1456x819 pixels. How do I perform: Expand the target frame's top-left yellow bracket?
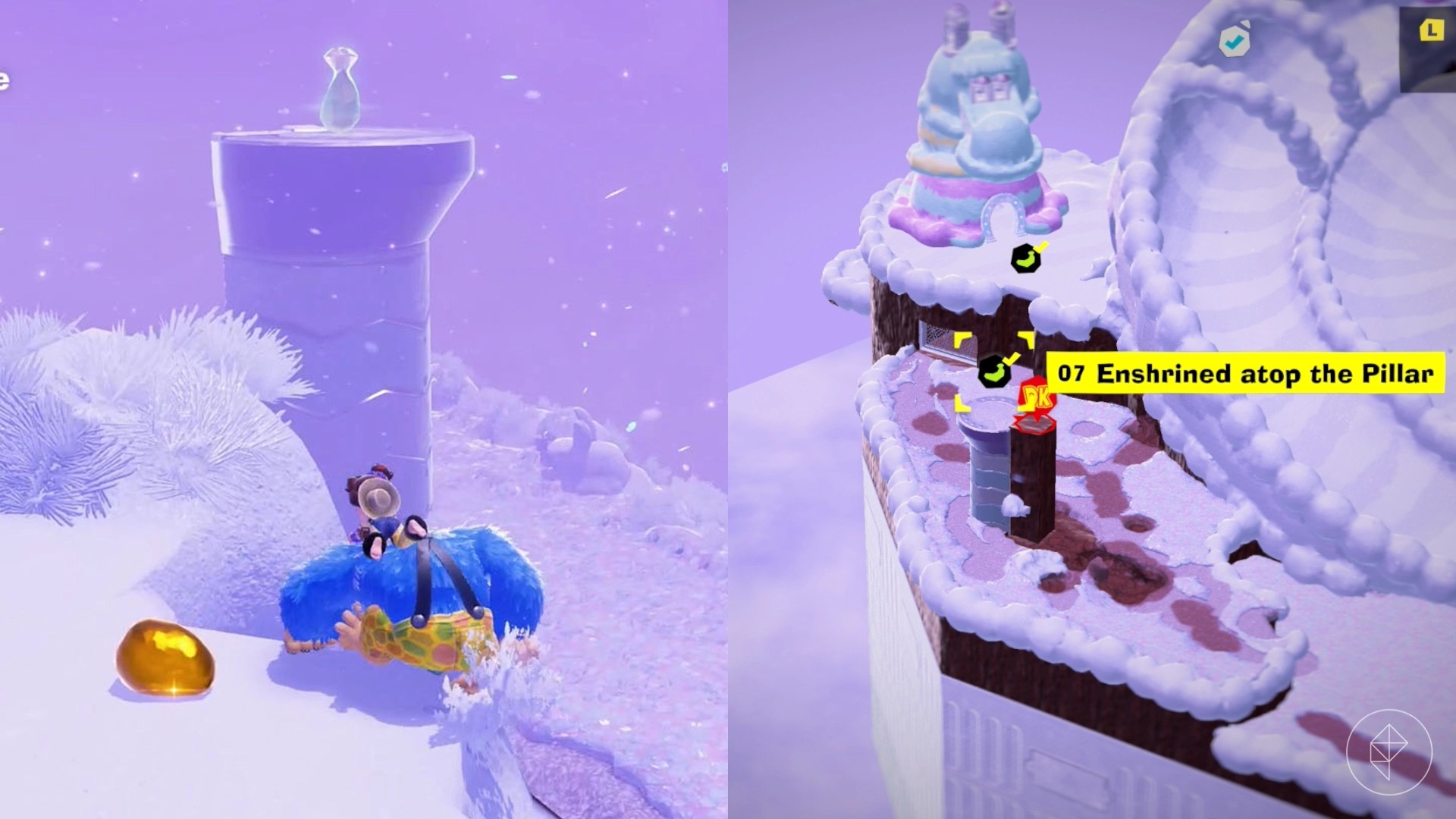pyautogui.click(x=960, y=338)
